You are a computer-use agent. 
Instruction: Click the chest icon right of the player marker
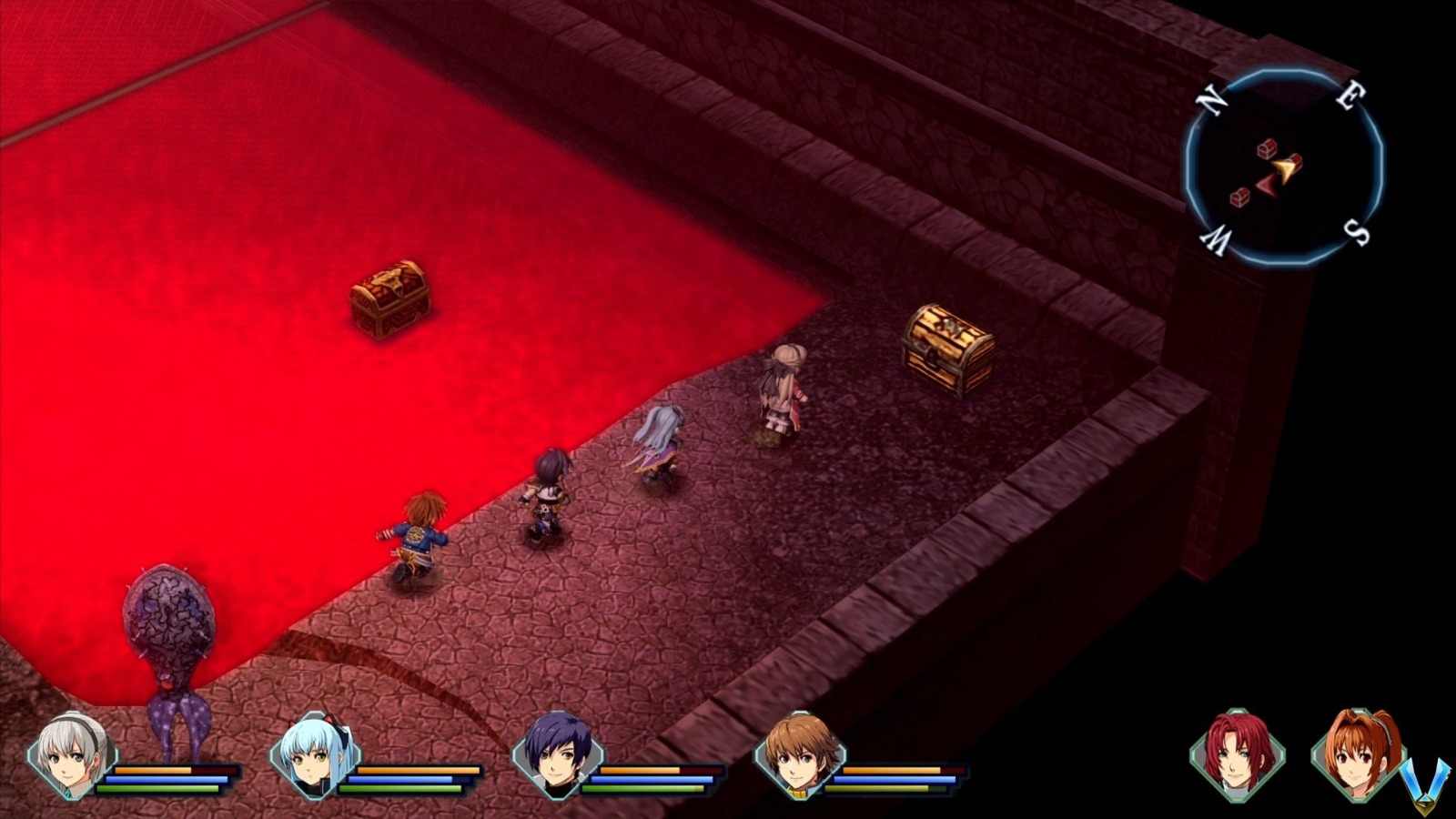point(1296,162)
